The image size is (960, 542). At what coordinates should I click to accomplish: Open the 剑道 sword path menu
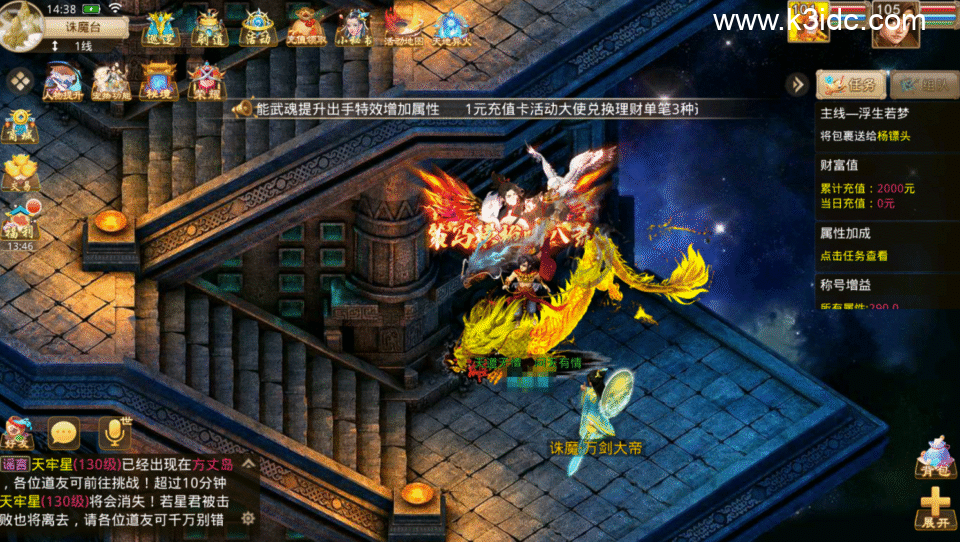(x=209, y=28)
